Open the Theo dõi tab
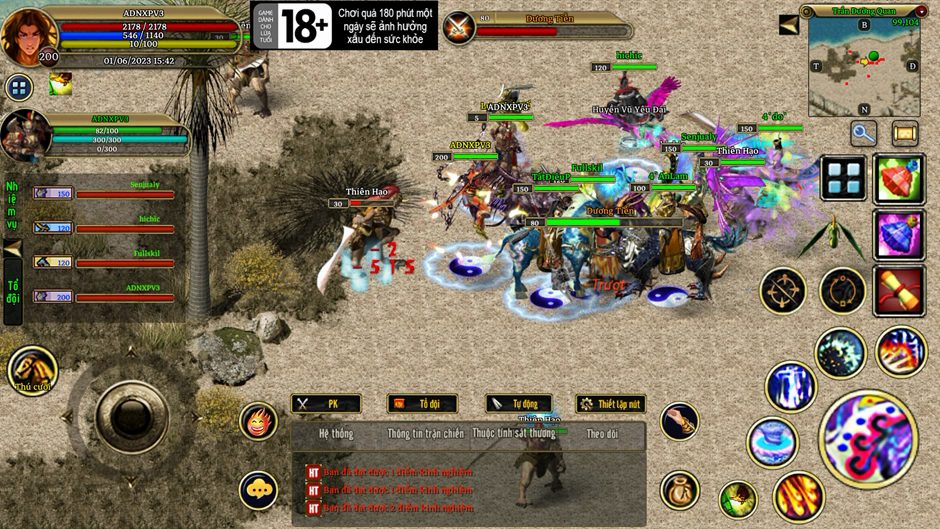The height and width of the screenshot is (529, 940). coord(602,434)
